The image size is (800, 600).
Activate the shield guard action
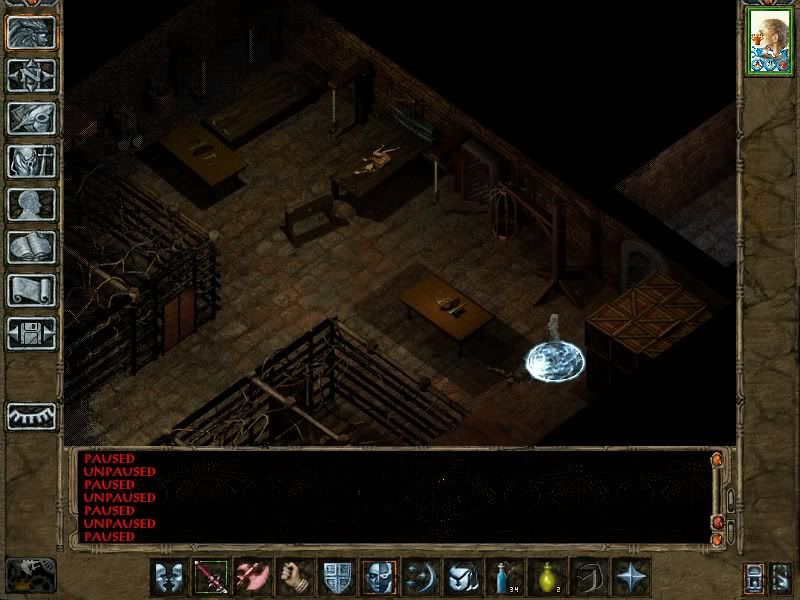[337, 578]
